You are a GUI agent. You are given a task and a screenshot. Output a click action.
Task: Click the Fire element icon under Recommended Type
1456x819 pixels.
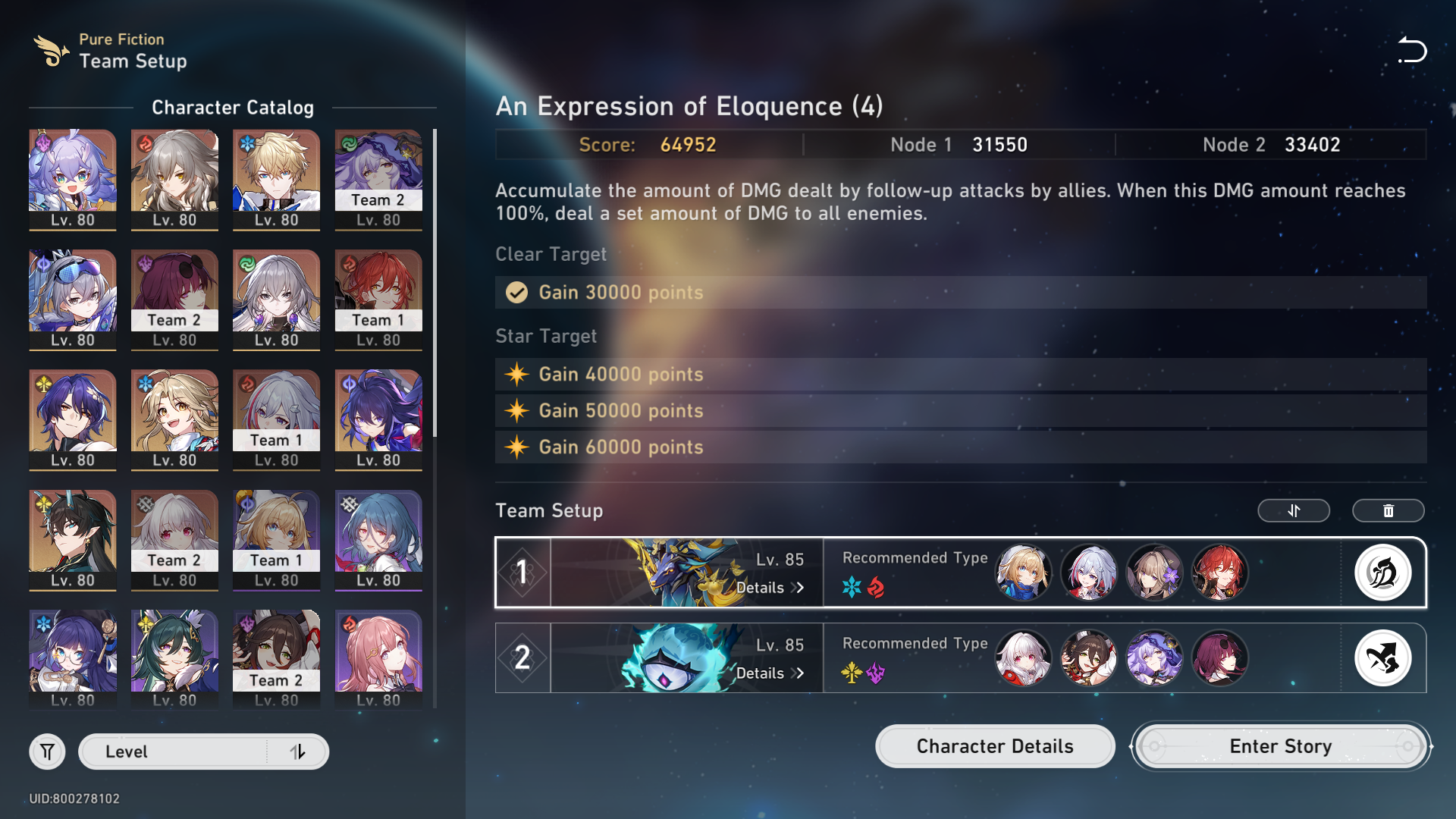tap(876, 586)
